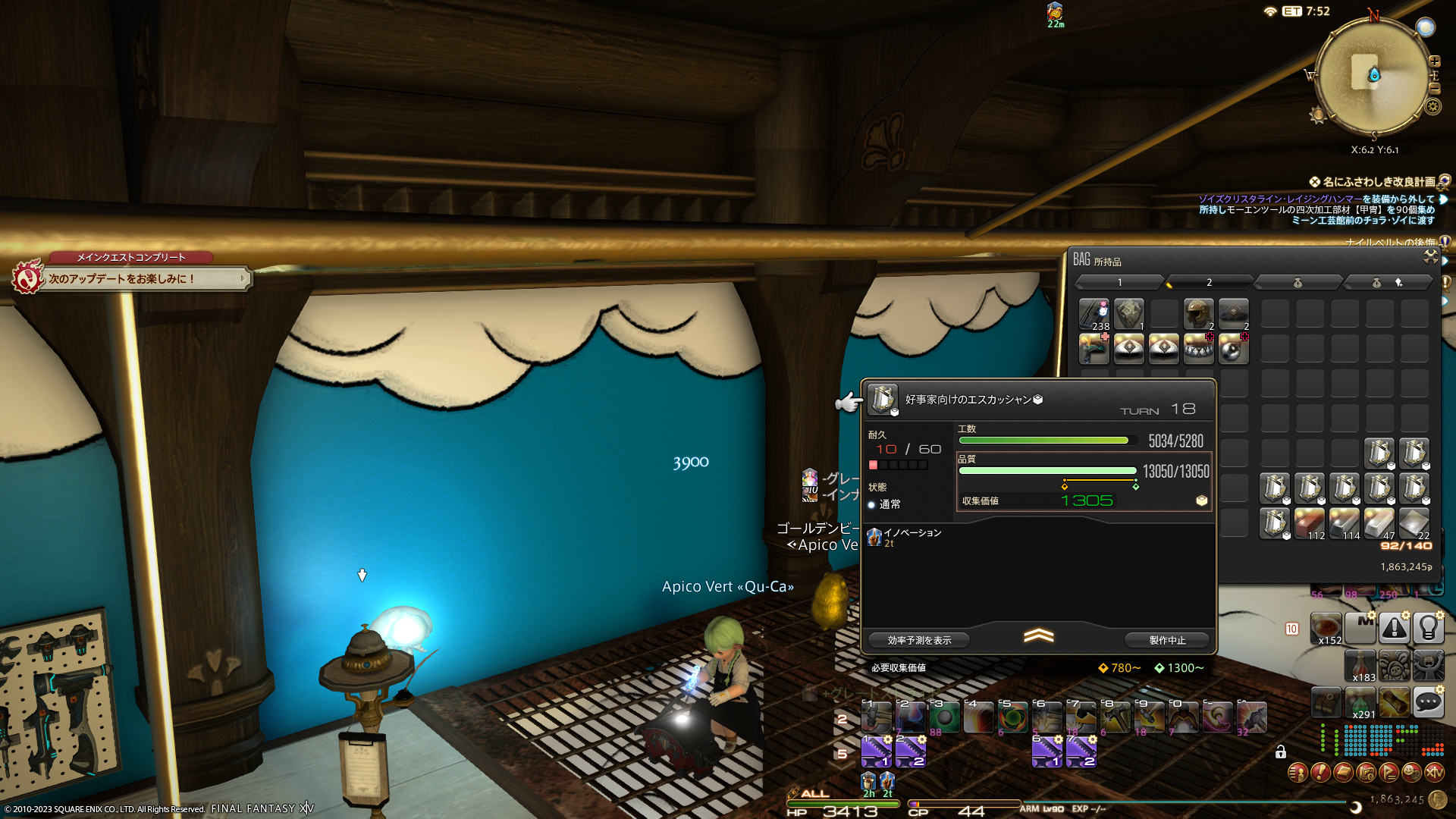
Task: Zoom out the minimap with the minus button
Action: click(x=1435, y=89)
